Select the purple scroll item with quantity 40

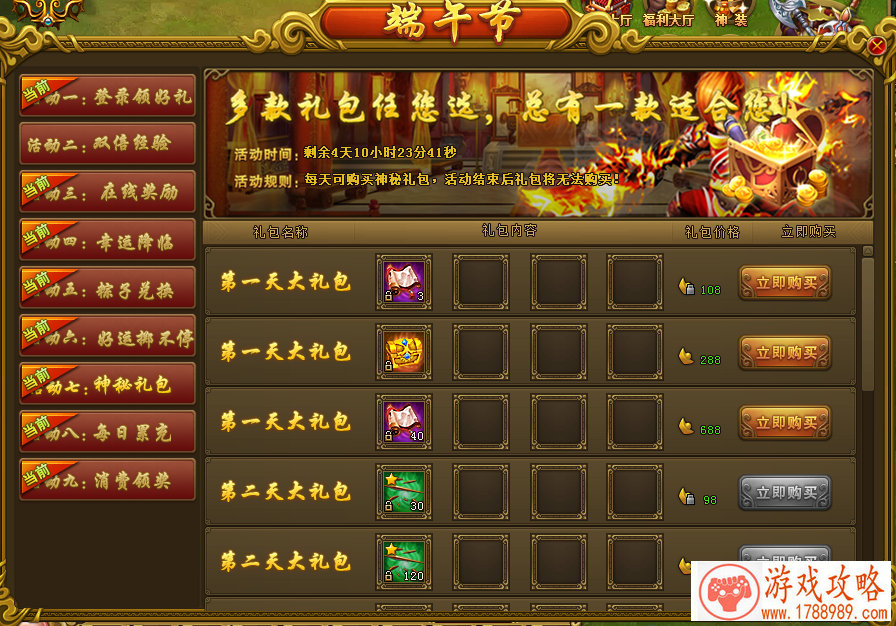pyautogui.click(x=404, y=422)
